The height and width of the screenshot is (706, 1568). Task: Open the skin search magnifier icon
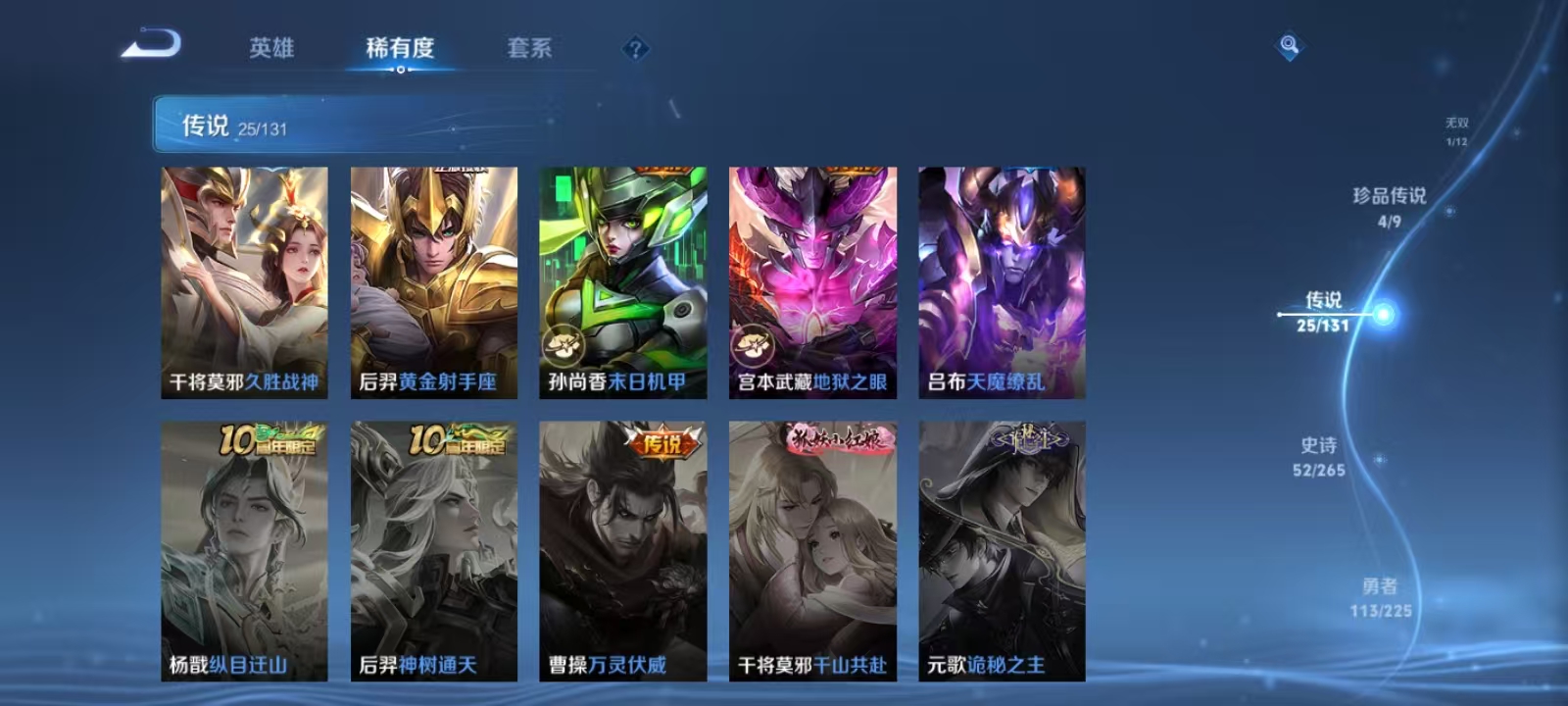[x=1288, y=41]
